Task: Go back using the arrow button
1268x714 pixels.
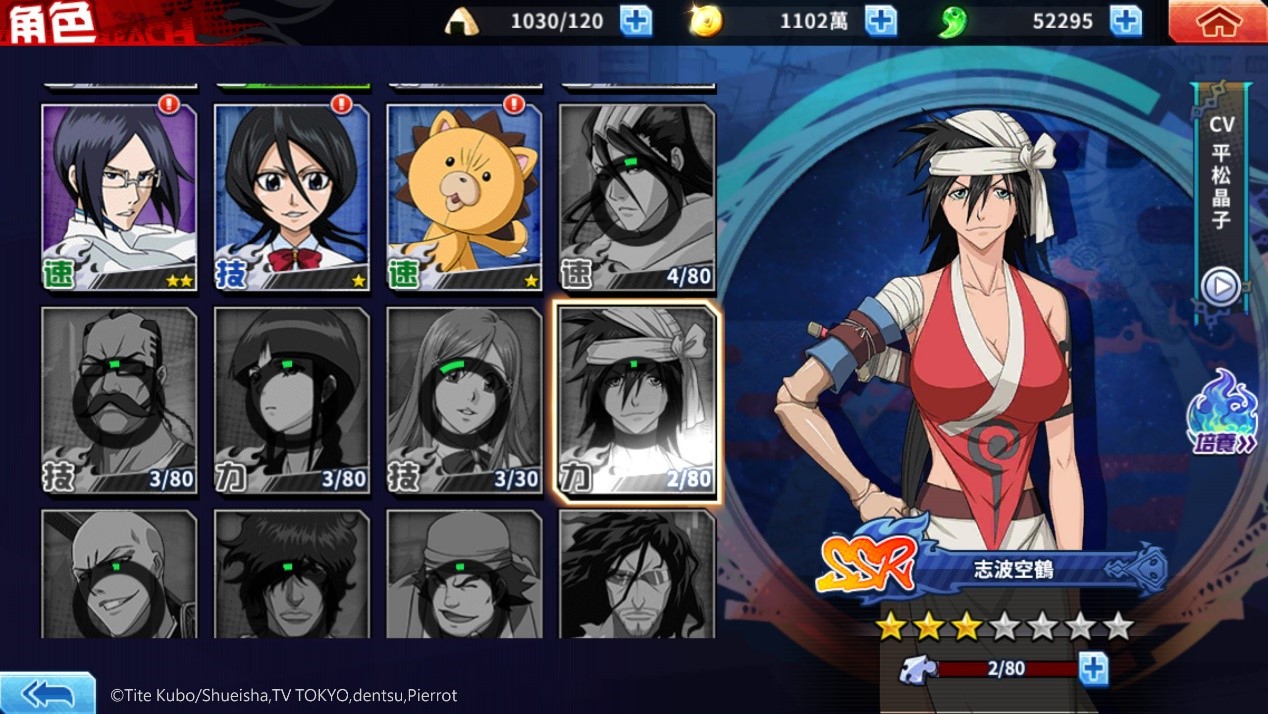Action: (x=47, y=693)
